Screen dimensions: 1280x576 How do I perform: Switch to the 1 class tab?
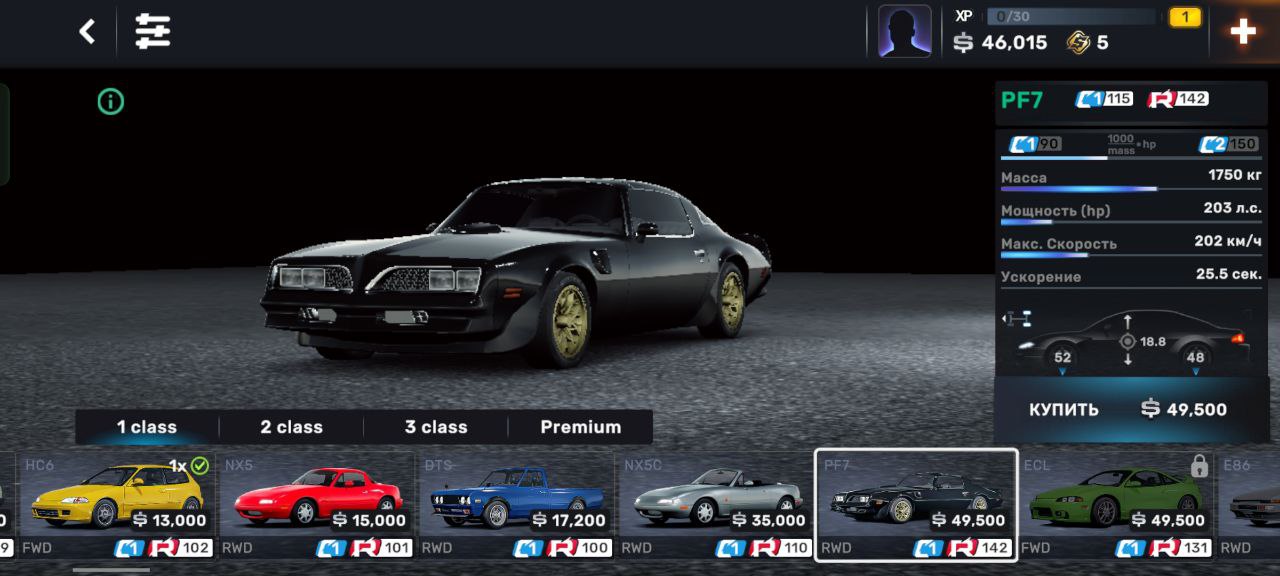coord(146,427)
